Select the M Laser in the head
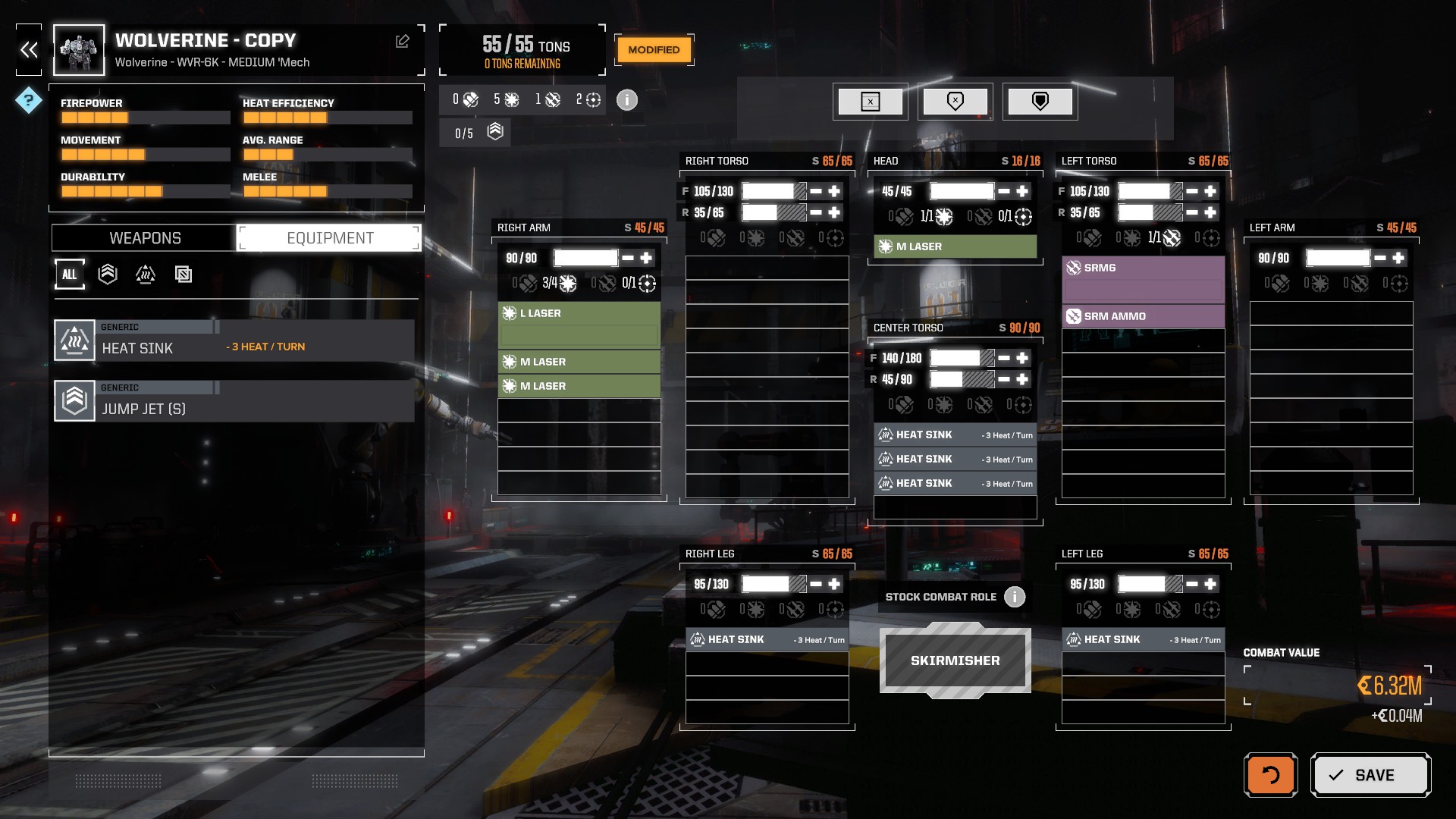The width and height of the screenshot is (1456, 819). click(955, 246)
